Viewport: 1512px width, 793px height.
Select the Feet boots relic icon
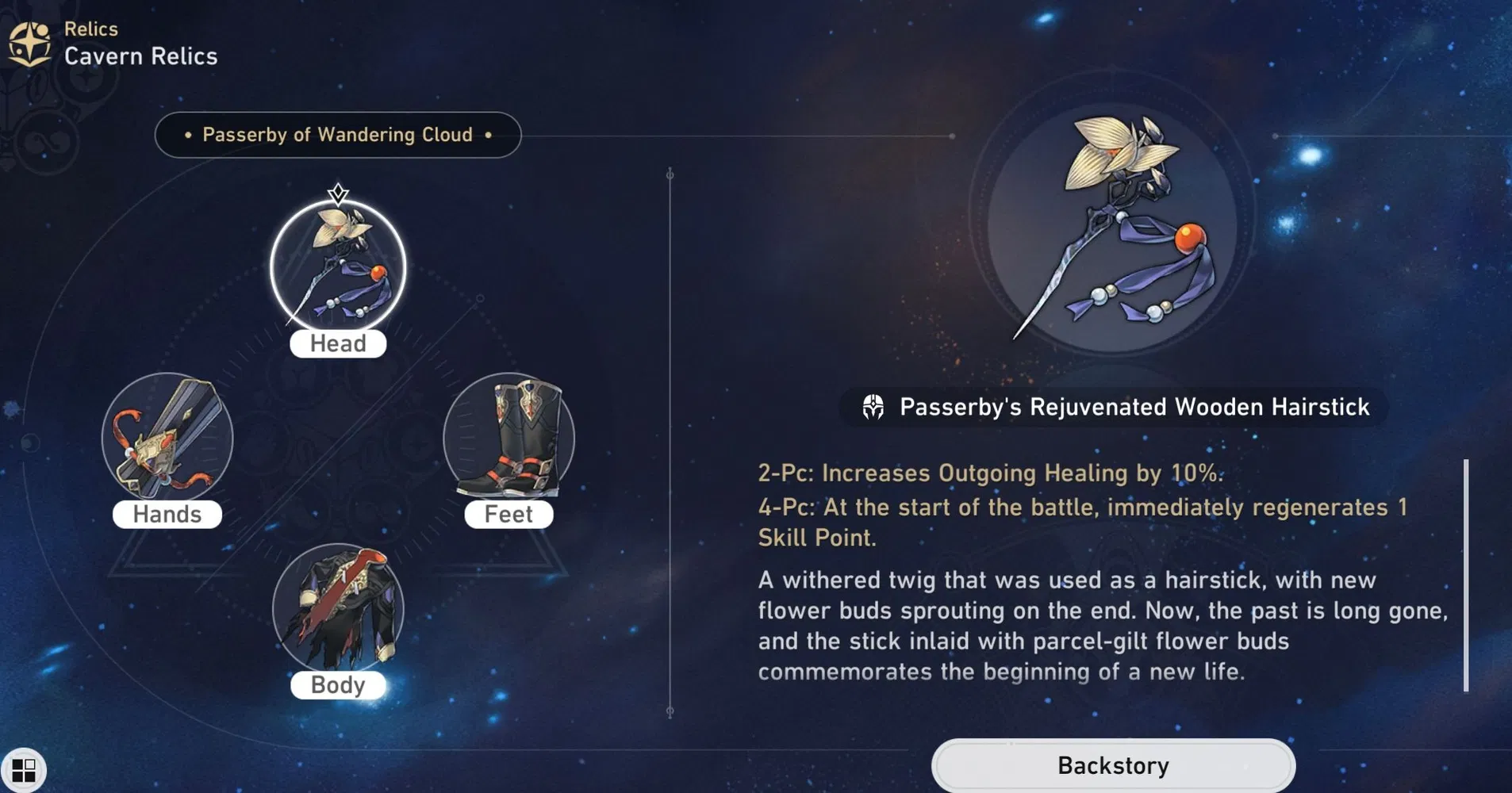[508, 439]
